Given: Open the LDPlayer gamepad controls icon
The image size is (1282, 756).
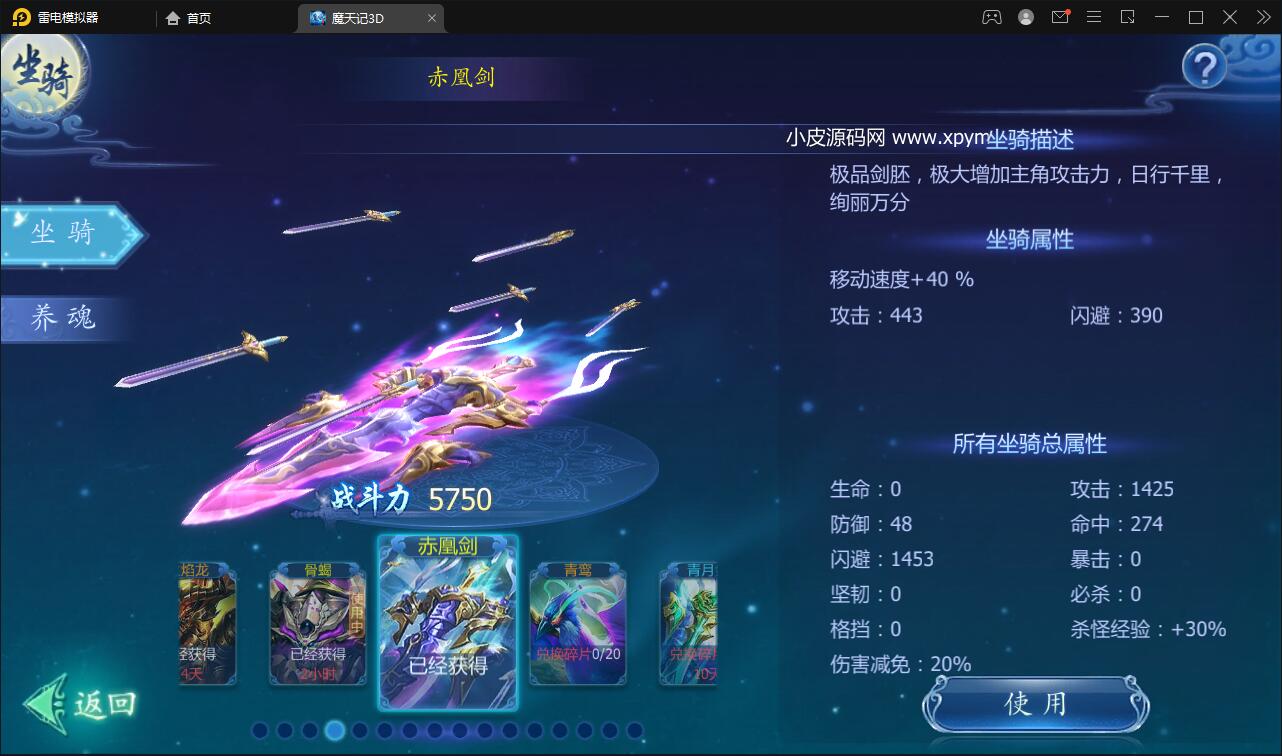Looking at the screenshot, I should point(990,17).
